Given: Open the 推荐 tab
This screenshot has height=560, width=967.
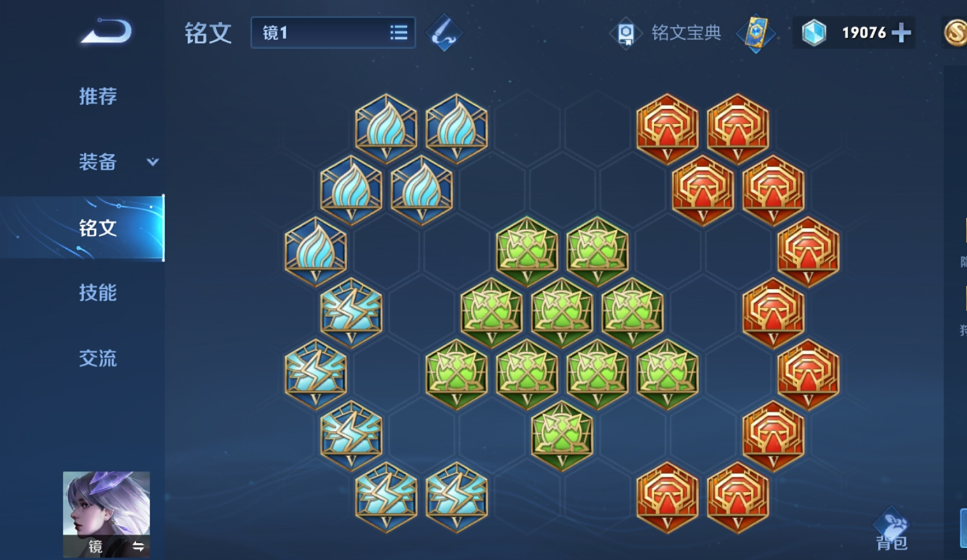Looking at the screenshot, I should [x=98, y=97].
